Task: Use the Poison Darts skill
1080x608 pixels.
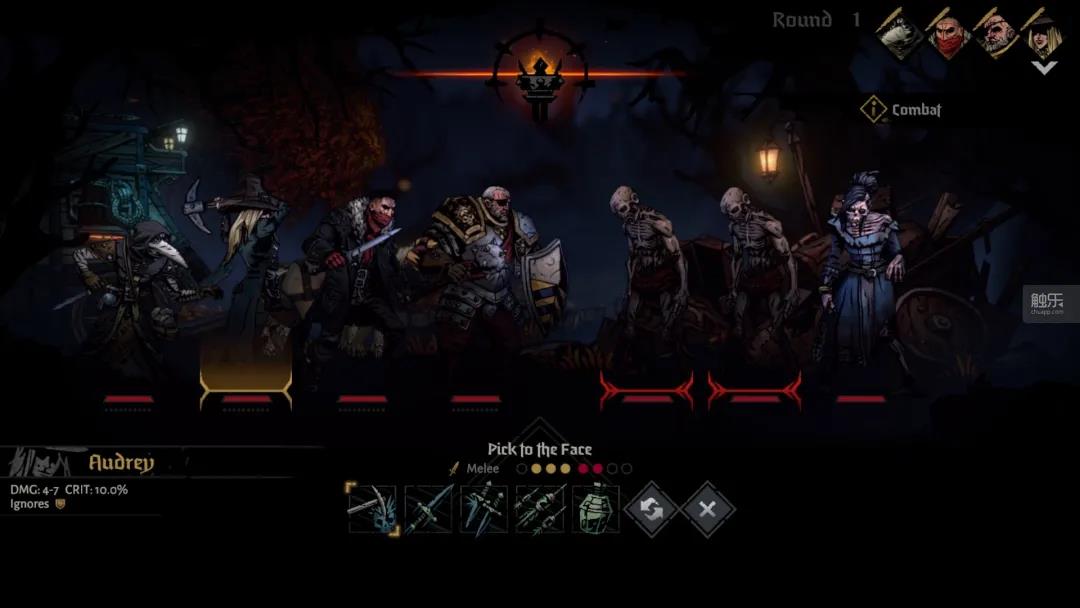Action: (540, 509)
